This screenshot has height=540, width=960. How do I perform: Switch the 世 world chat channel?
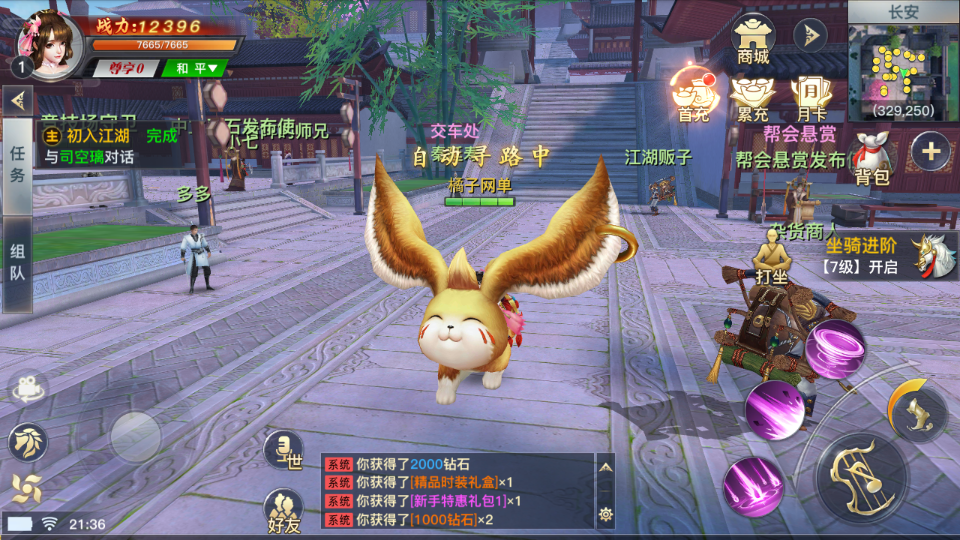point(283,450)
